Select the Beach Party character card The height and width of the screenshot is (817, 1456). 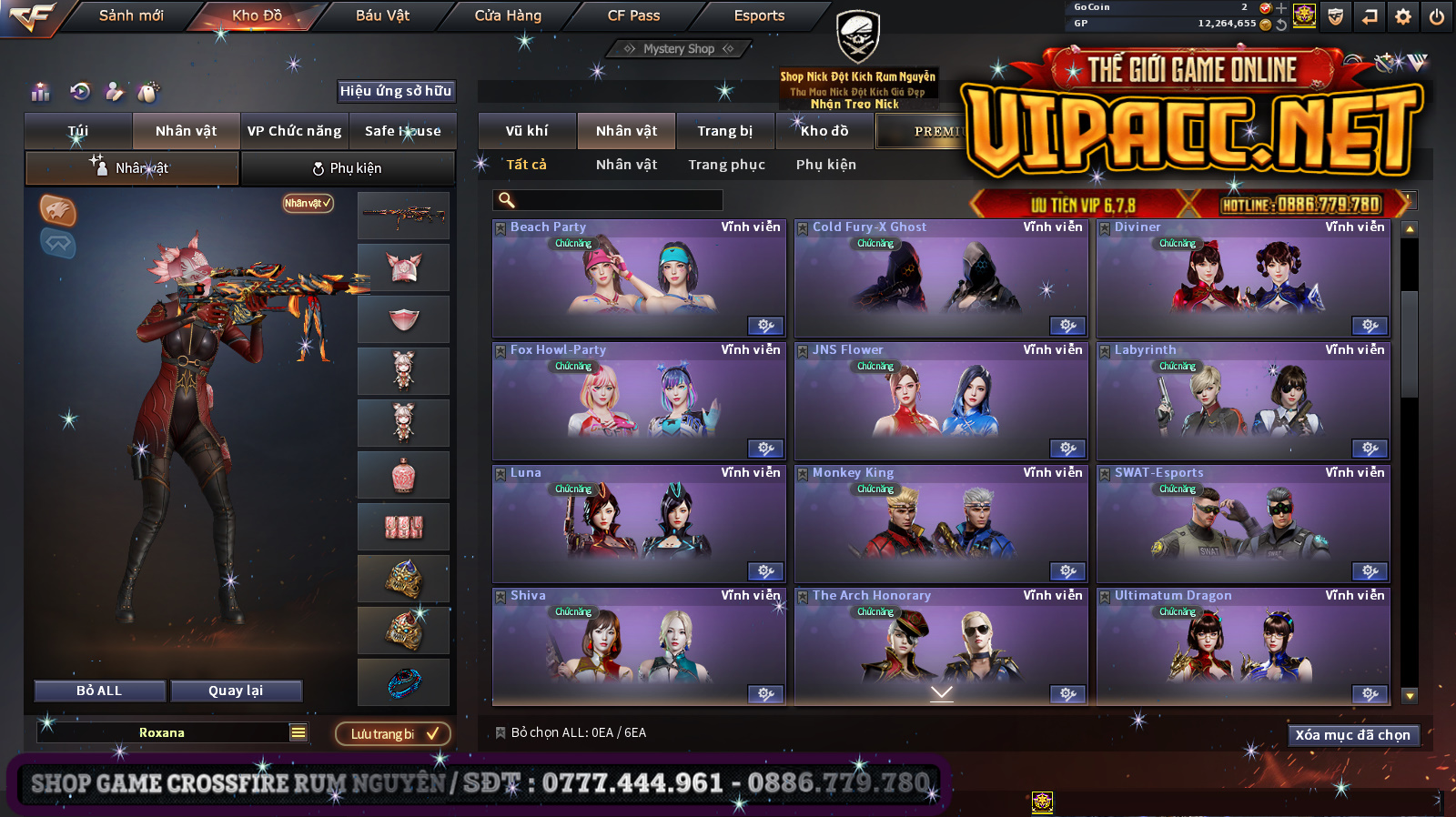click(x=638, y=278)
